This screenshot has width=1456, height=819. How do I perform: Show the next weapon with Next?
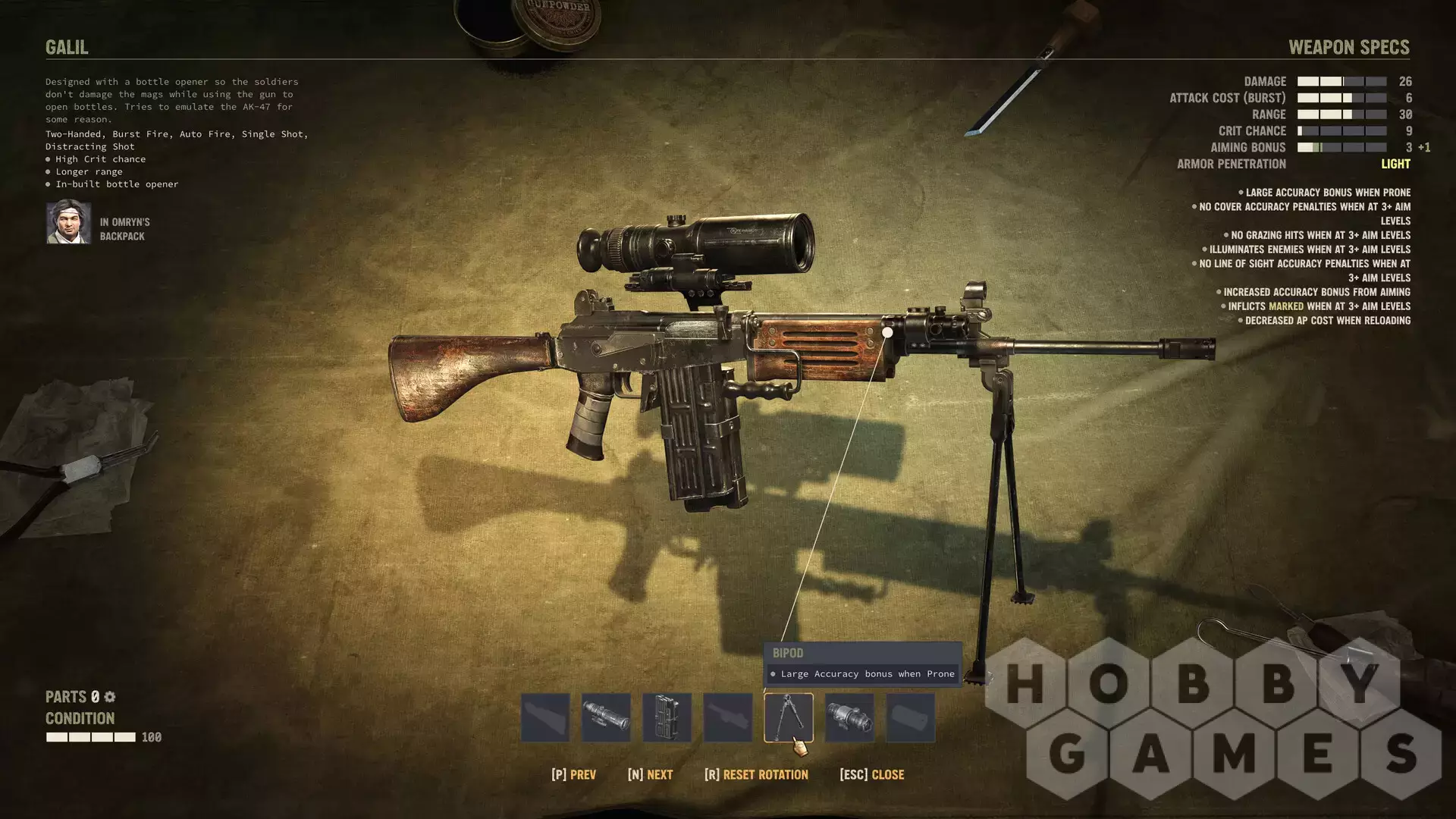click(651, 774)
